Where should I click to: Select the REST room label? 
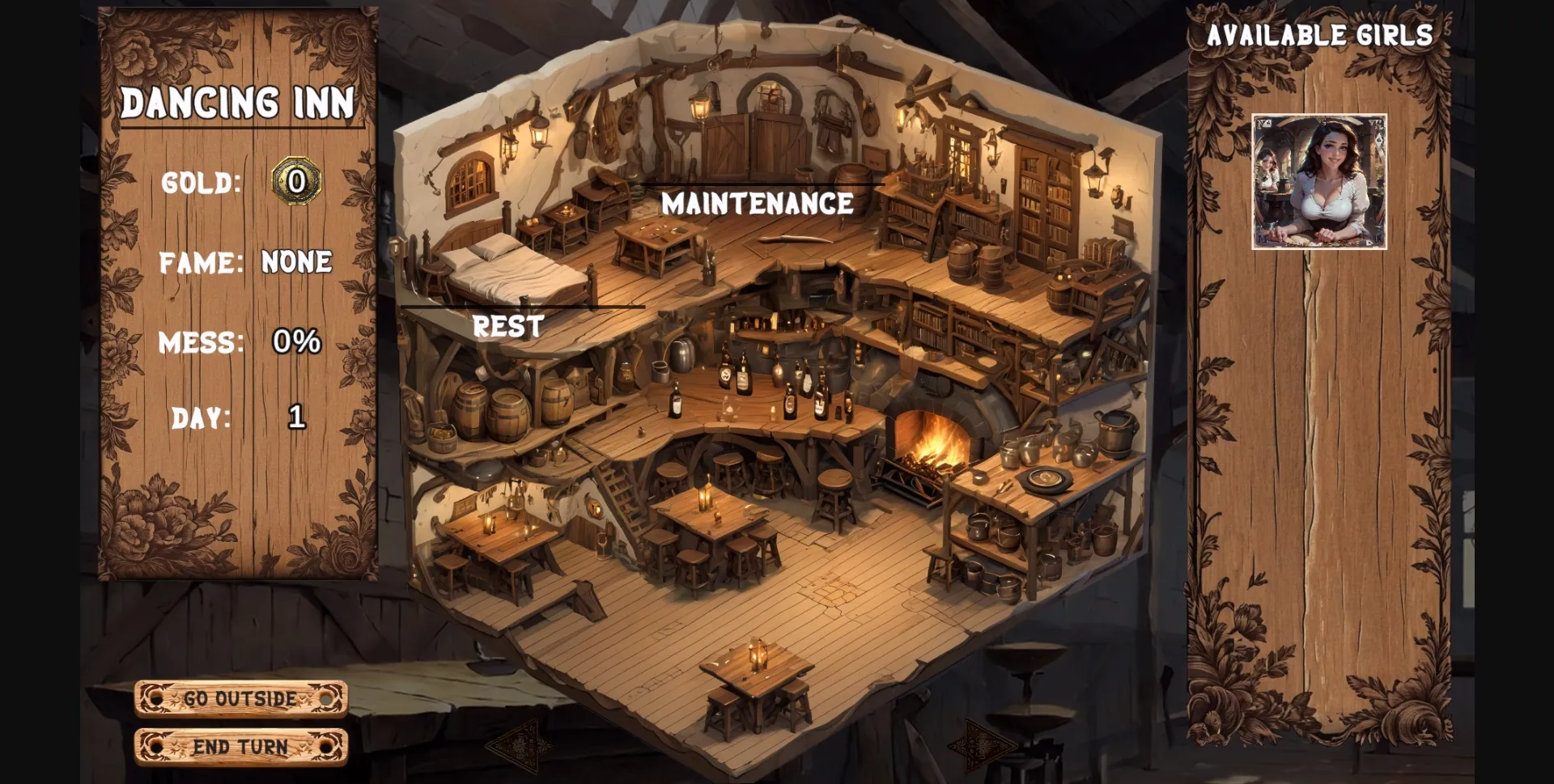pyautogui.click(x=508, y=326)
